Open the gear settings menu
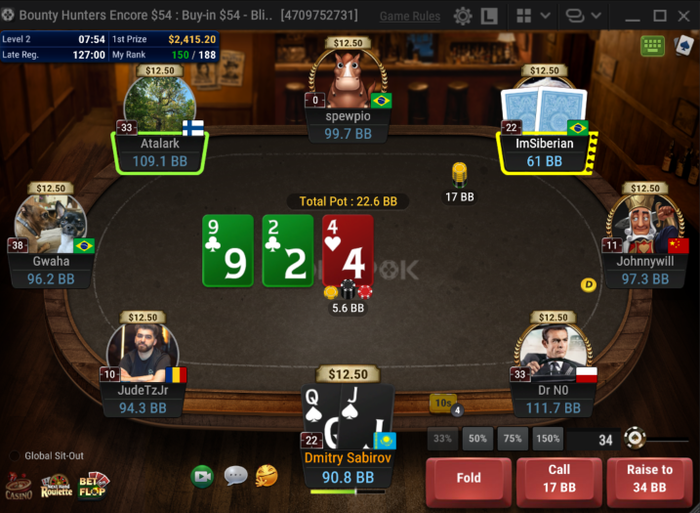Viewport: 700px width, 513px height. [462, 16]
